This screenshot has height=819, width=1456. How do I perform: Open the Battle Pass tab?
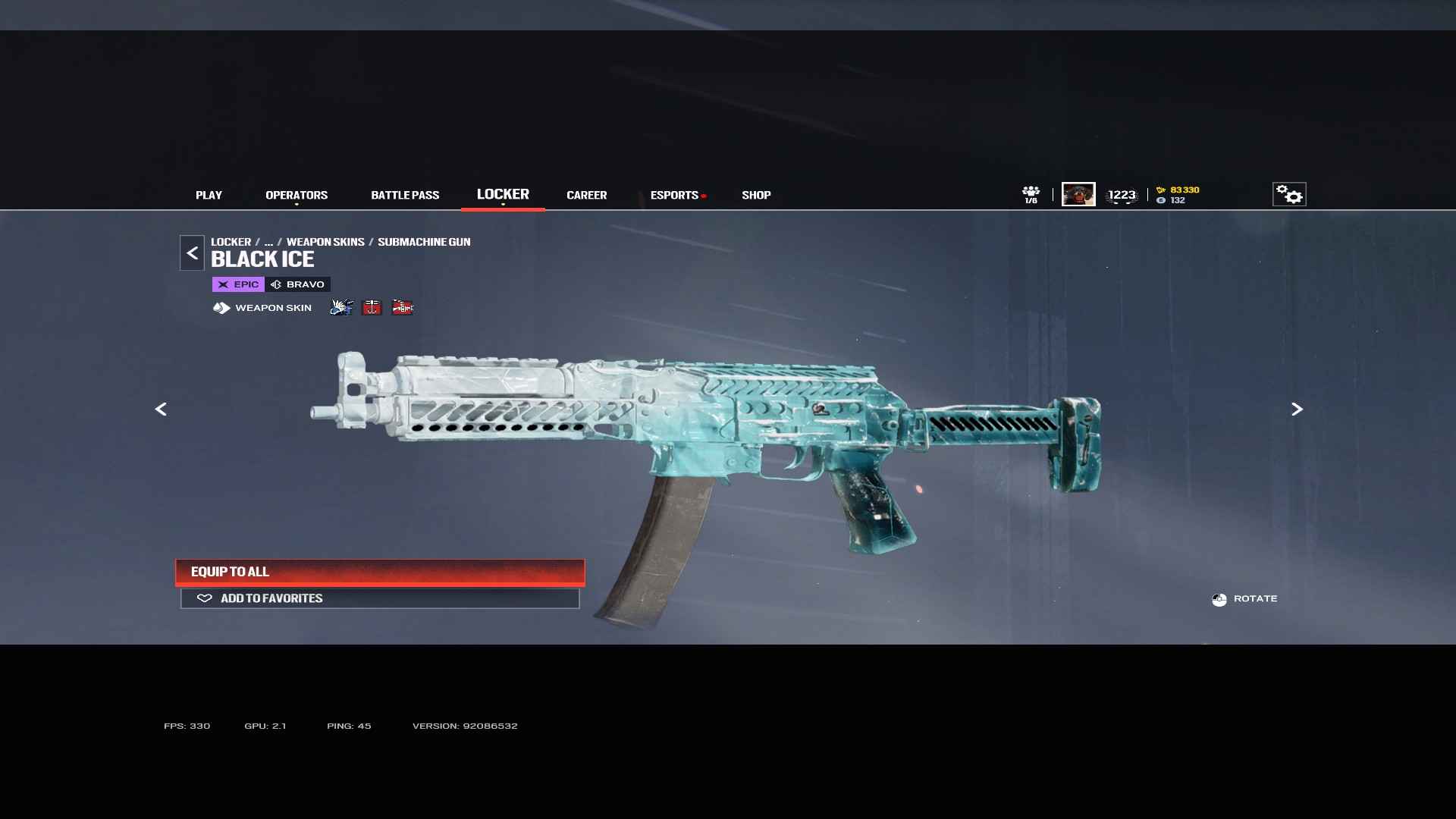pos(405,195)
